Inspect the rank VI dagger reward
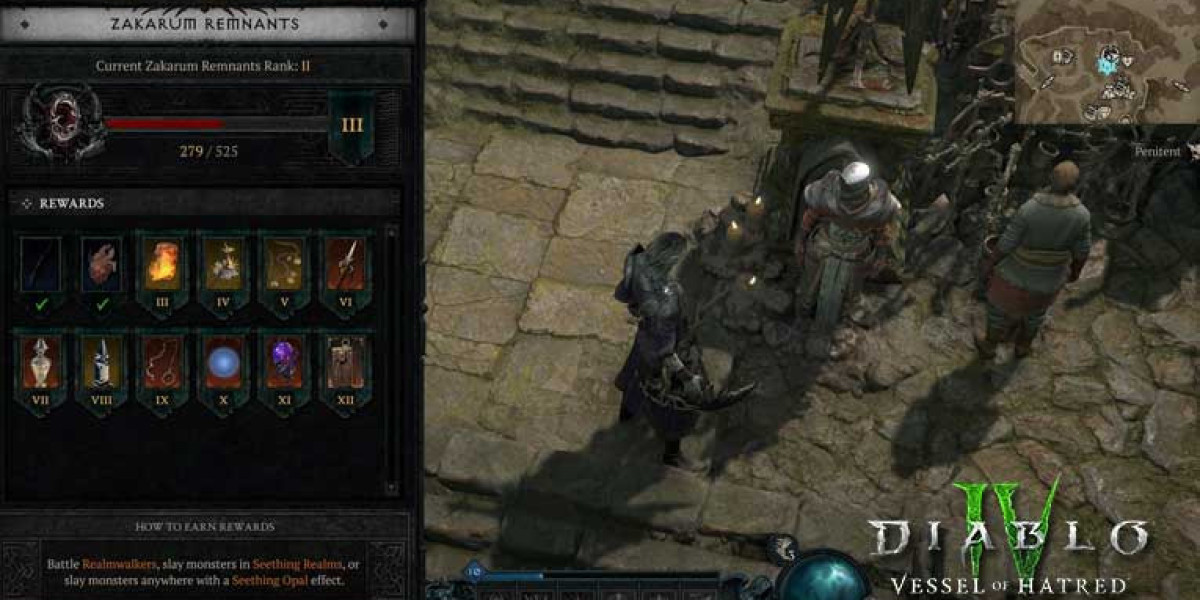1200x600 pixels. (346, 268)
